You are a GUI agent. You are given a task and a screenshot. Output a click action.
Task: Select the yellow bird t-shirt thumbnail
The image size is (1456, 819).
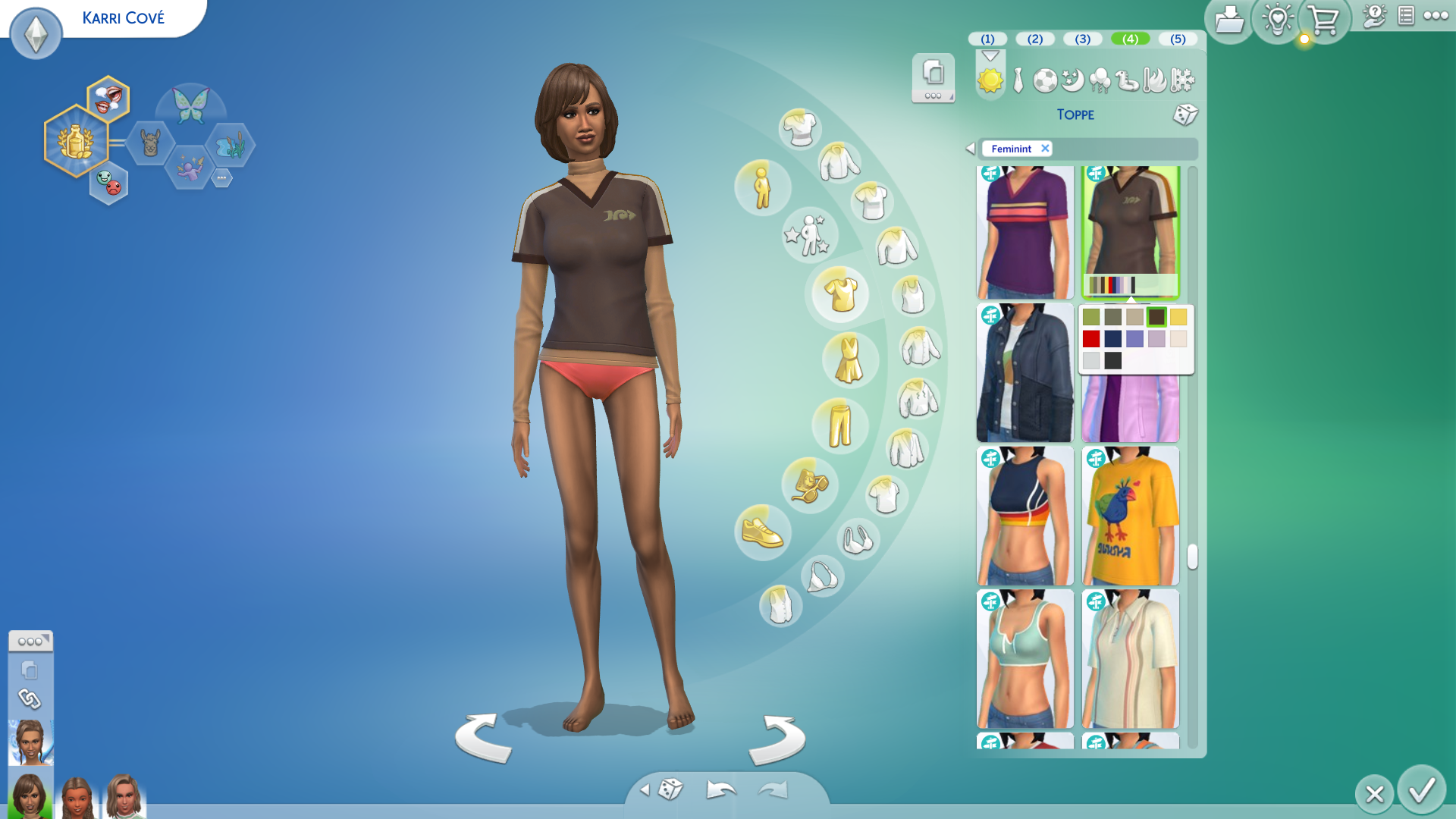(1130, 516)
